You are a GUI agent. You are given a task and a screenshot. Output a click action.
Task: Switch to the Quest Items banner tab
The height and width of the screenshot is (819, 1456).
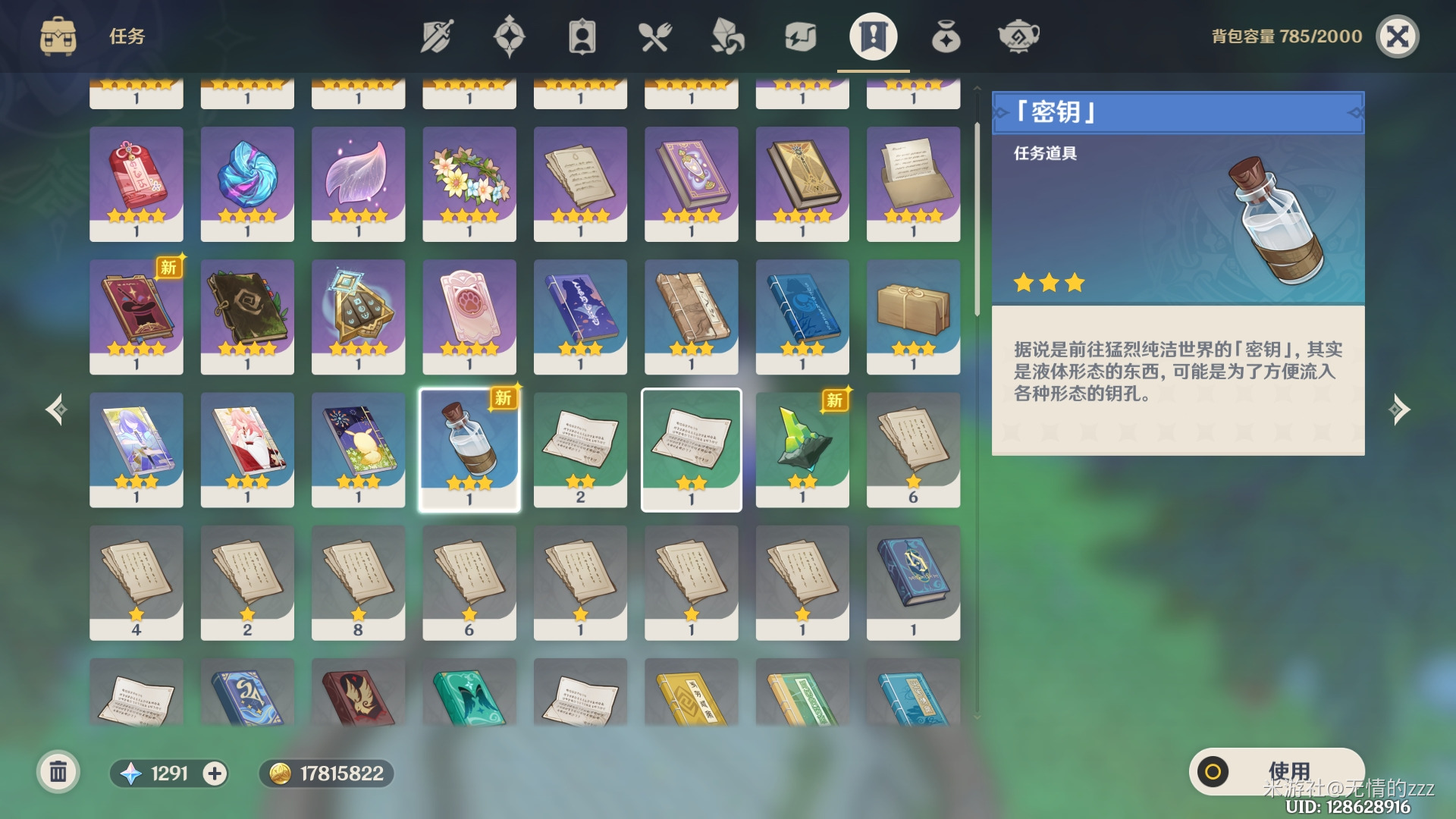click(x=872, y=36)
